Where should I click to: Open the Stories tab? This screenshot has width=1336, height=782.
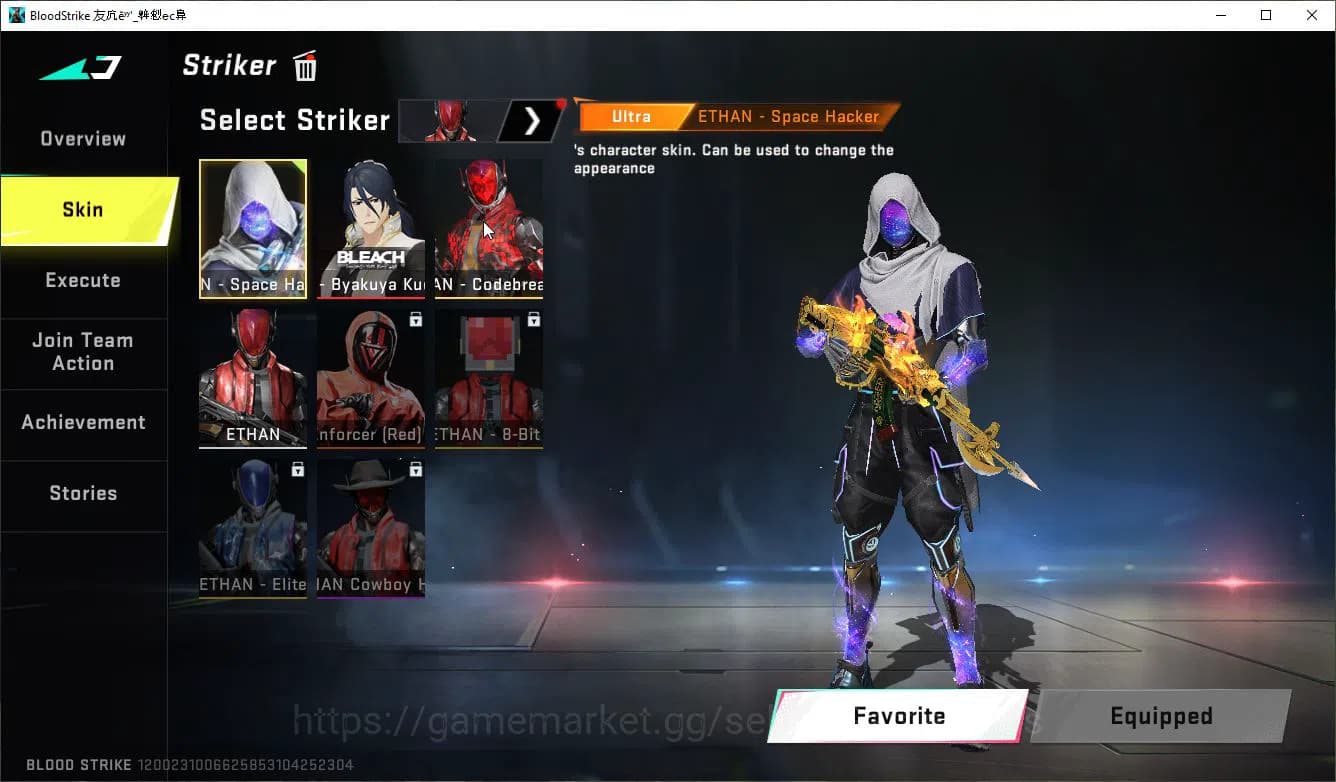(83, 492)
